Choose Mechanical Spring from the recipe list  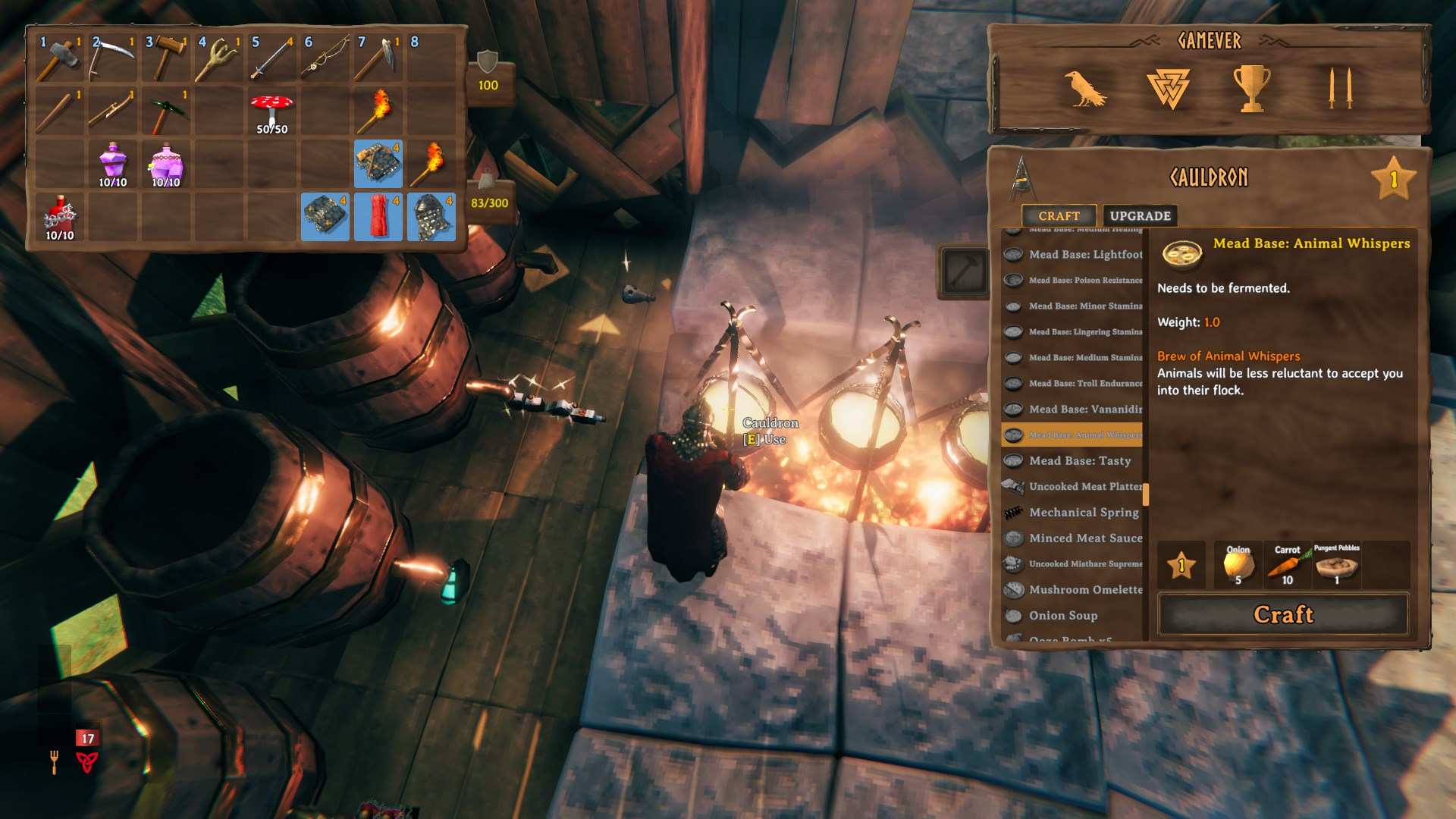tap(1083, 513)
